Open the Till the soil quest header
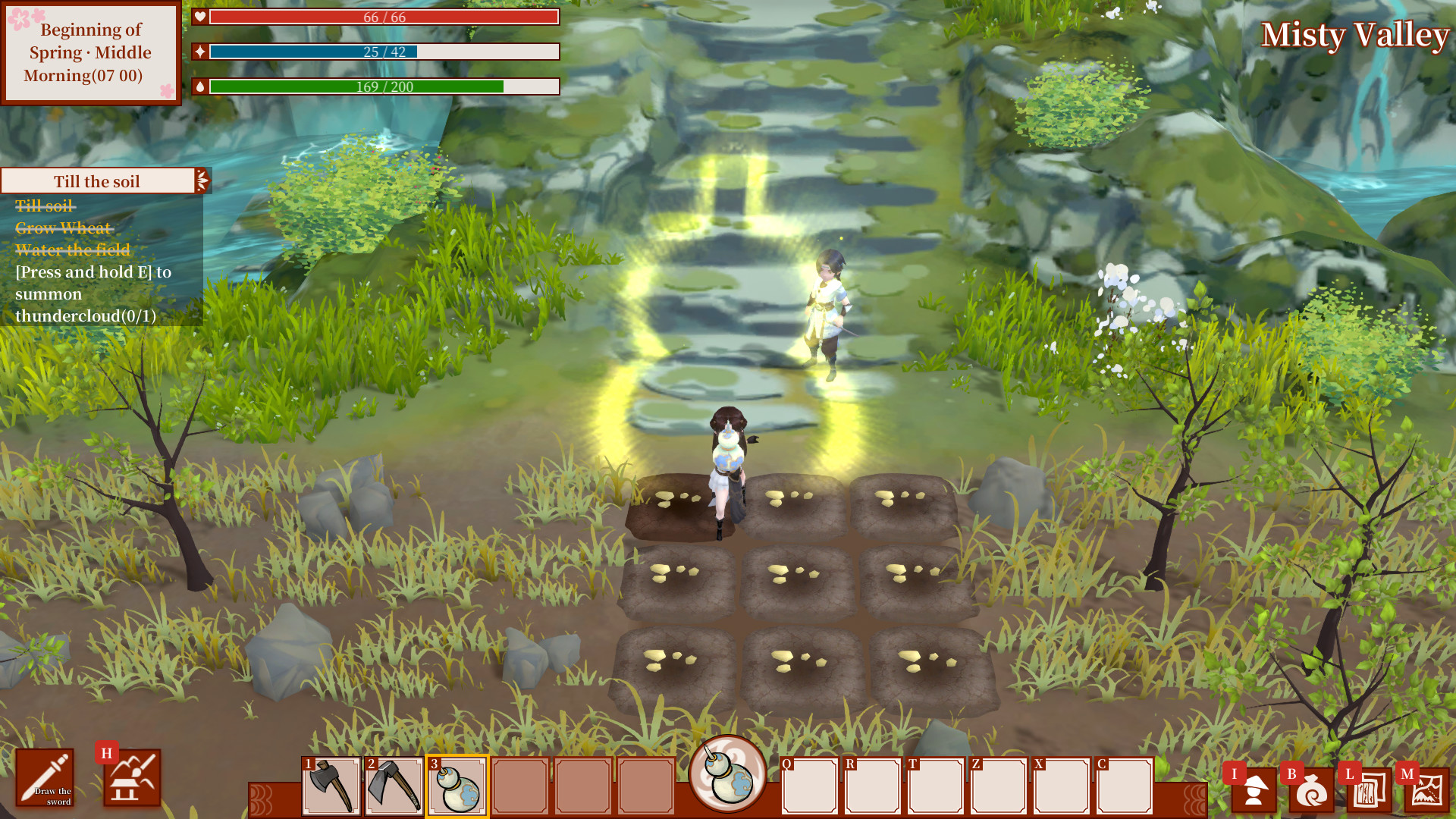Screen dimensions: 1456x819 pyautogui.click(x=96, y=180)
